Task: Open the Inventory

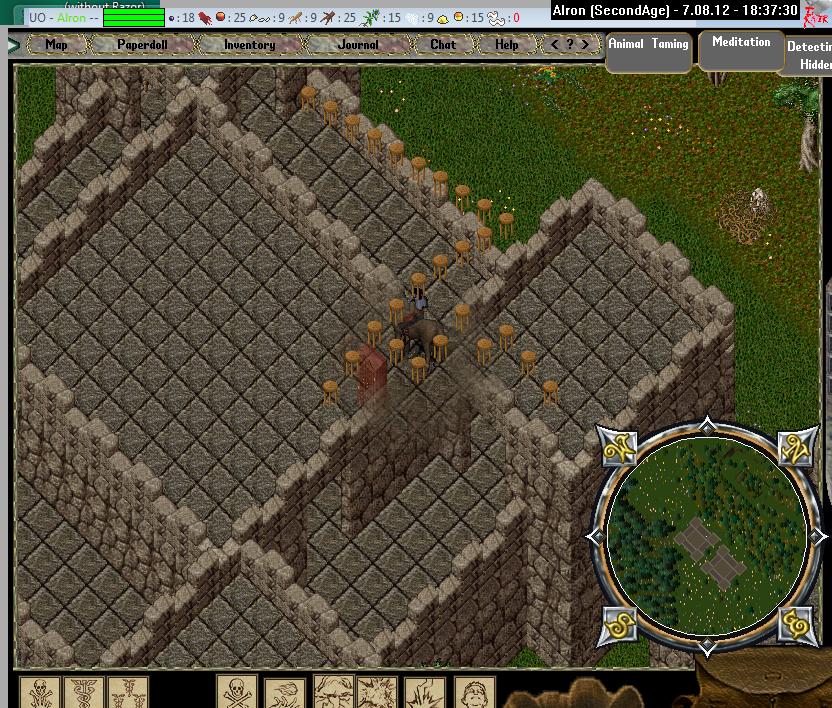Action: coord(249,45)
